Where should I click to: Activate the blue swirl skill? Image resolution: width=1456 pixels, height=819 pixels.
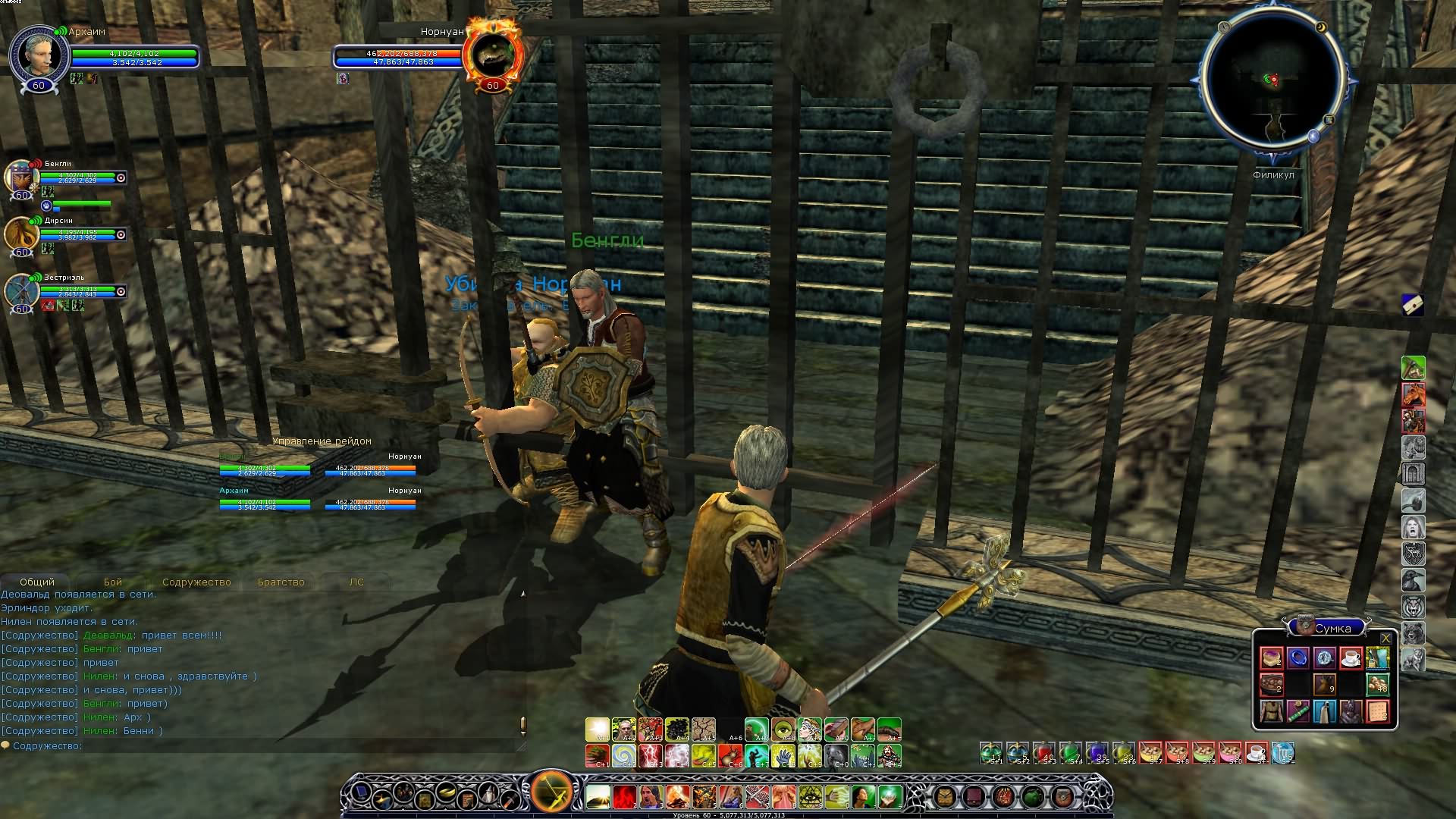pos(624,755)
